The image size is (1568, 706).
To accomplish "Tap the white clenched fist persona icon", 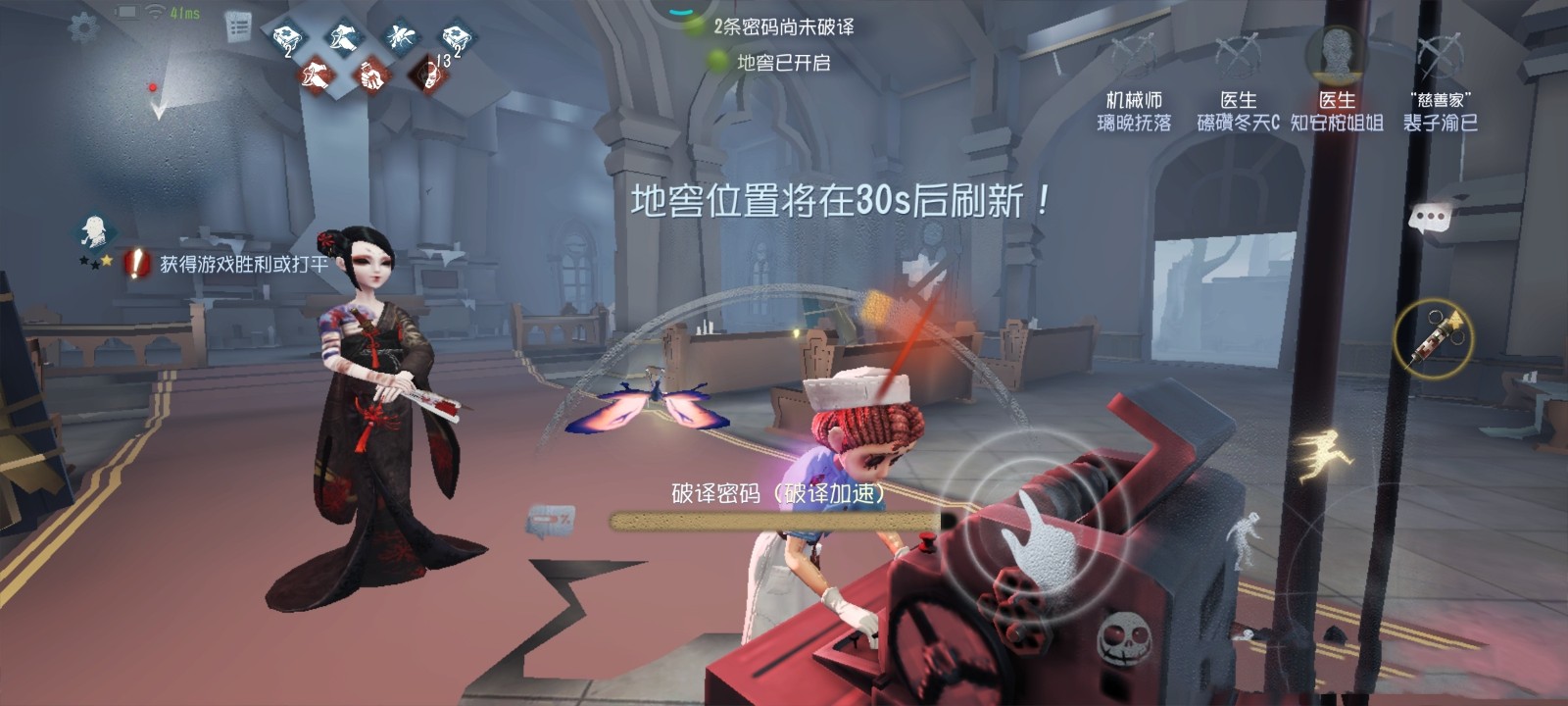I will [x=370, y=76].
